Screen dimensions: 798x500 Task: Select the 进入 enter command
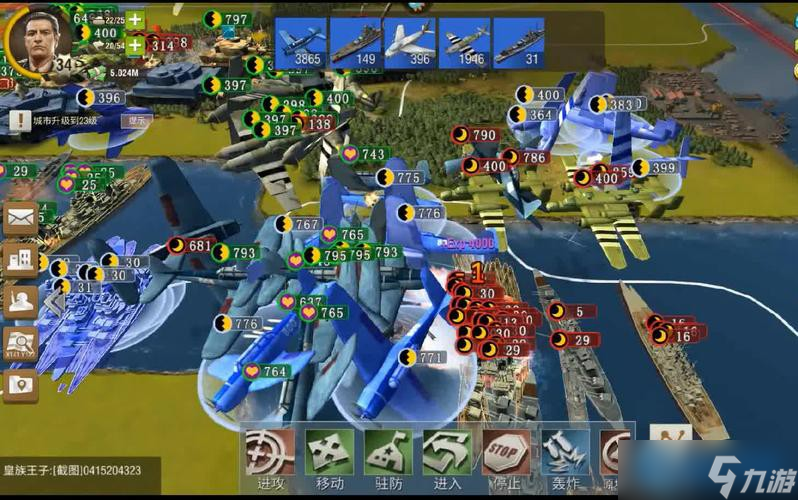[x=447, y=460]
